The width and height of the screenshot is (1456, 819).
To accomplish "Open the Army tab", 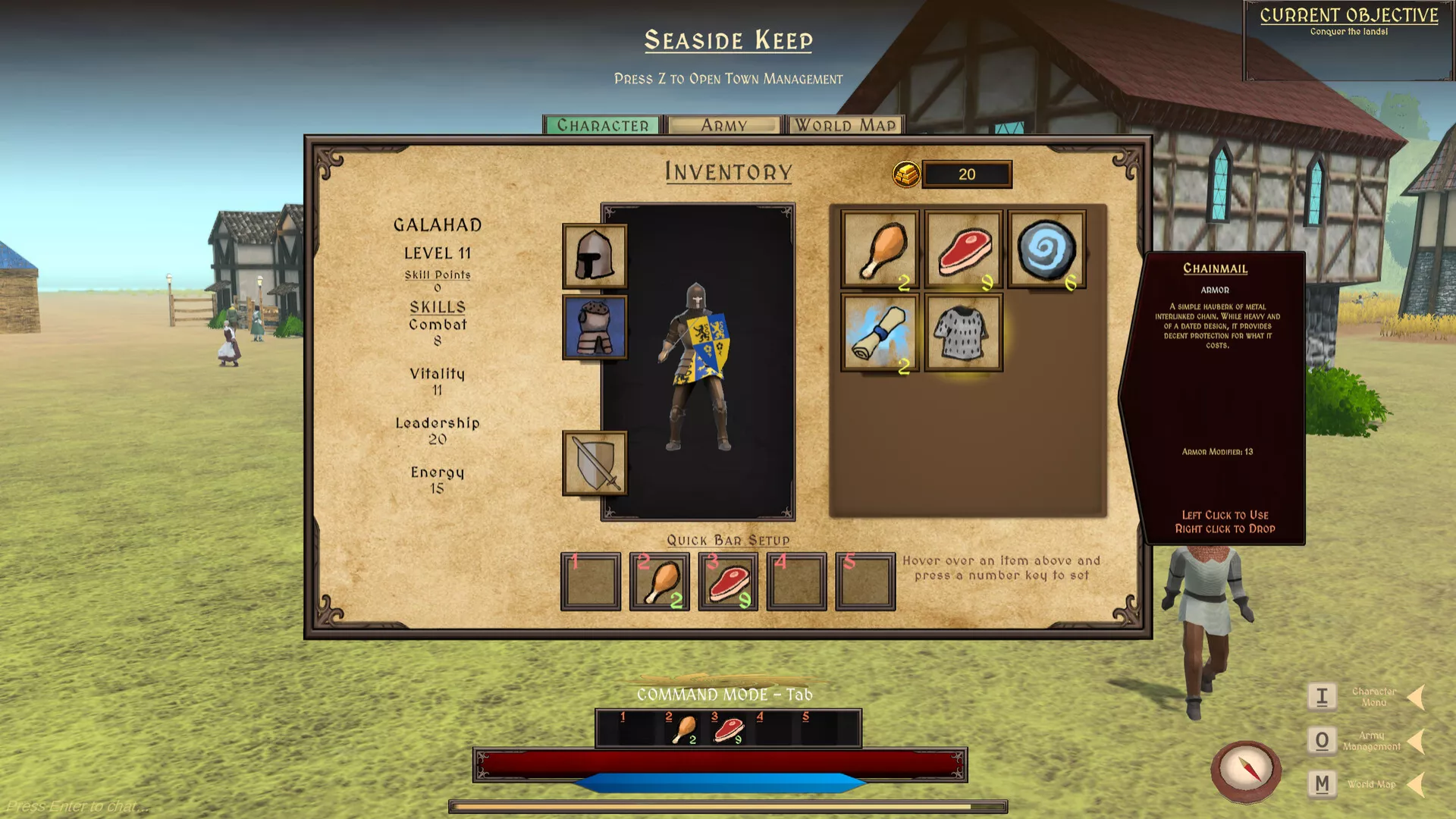I will pos(724,125).
